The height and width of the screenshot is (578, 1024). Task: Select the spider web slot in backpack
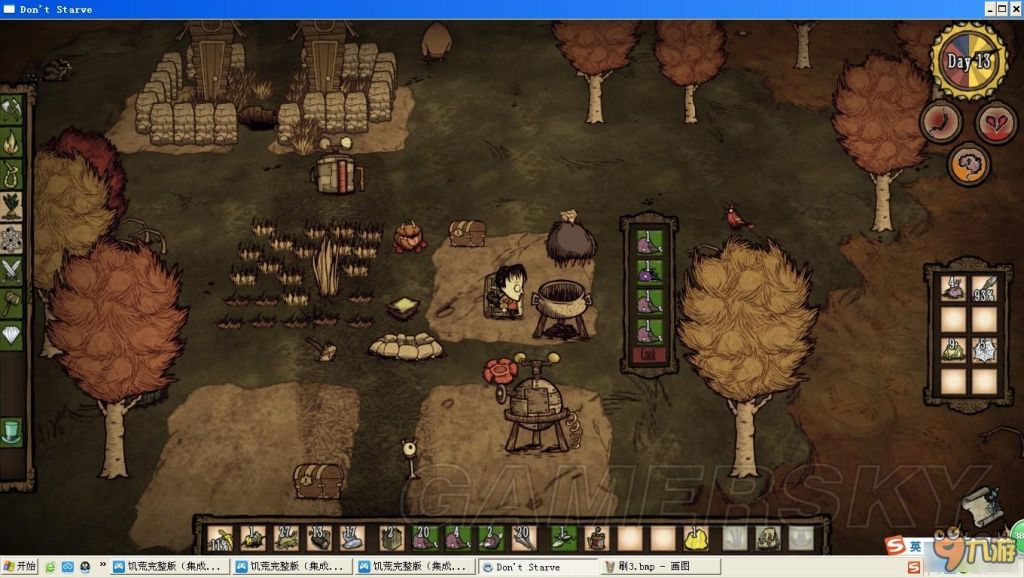[984, 350]
